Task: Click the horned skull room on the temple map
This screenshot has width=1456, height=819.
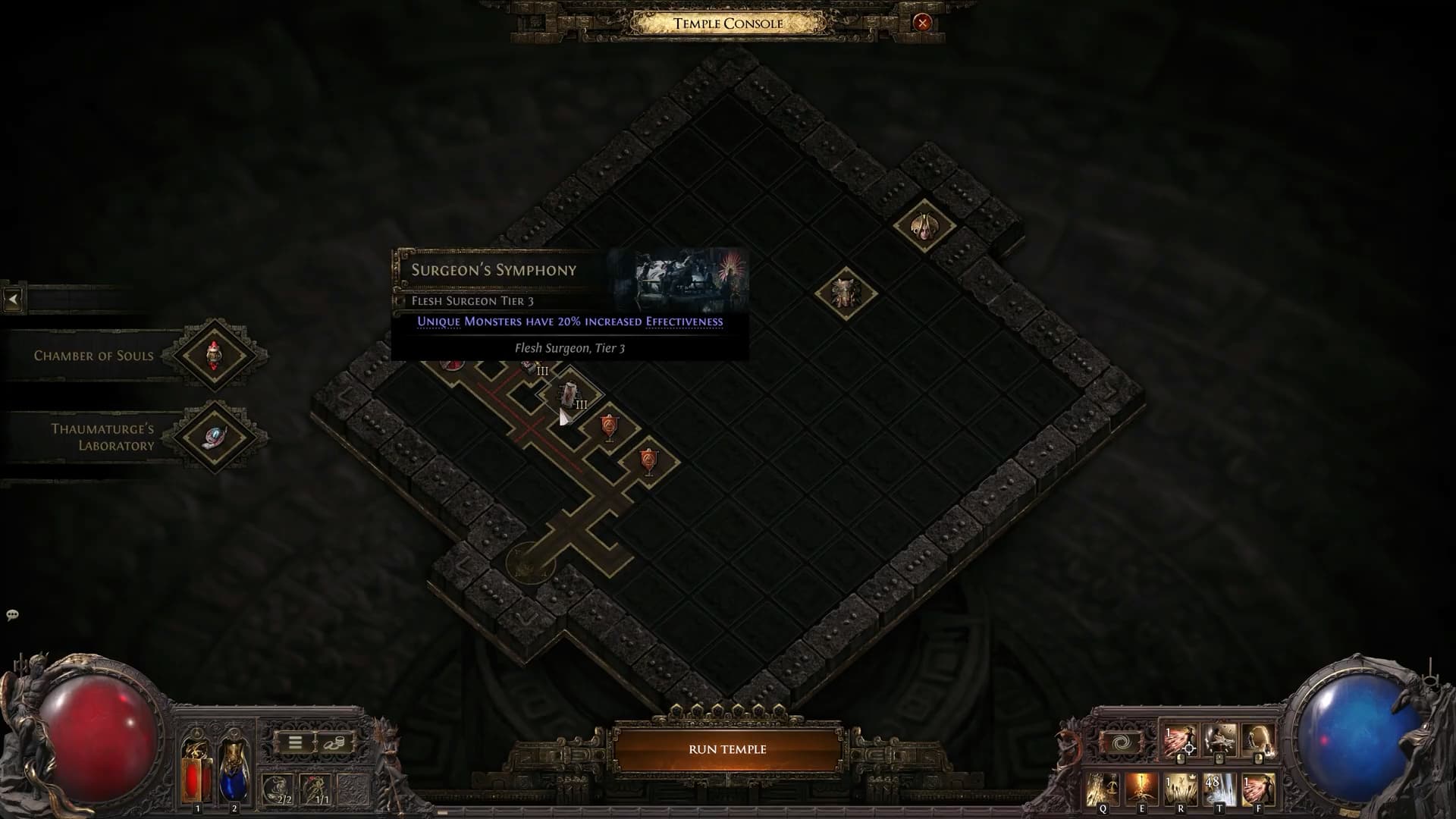Action: (845, 292)
